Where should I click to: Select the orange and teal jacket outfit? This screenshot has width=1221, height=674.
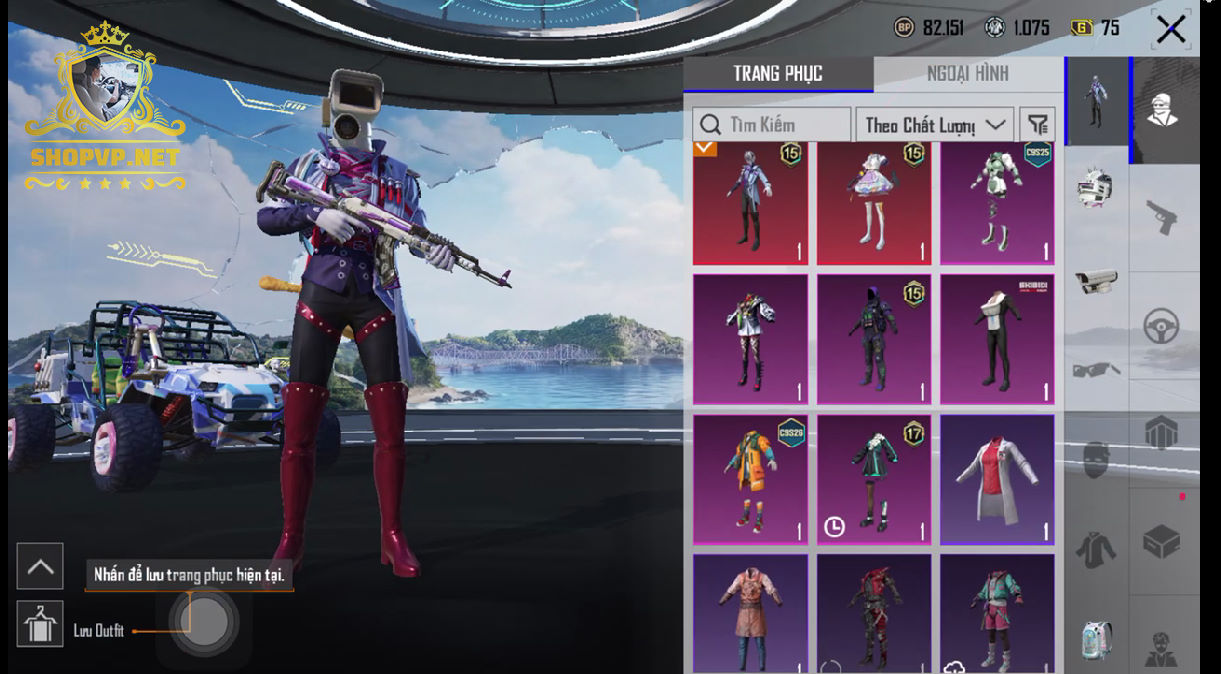tap(750, 479)
